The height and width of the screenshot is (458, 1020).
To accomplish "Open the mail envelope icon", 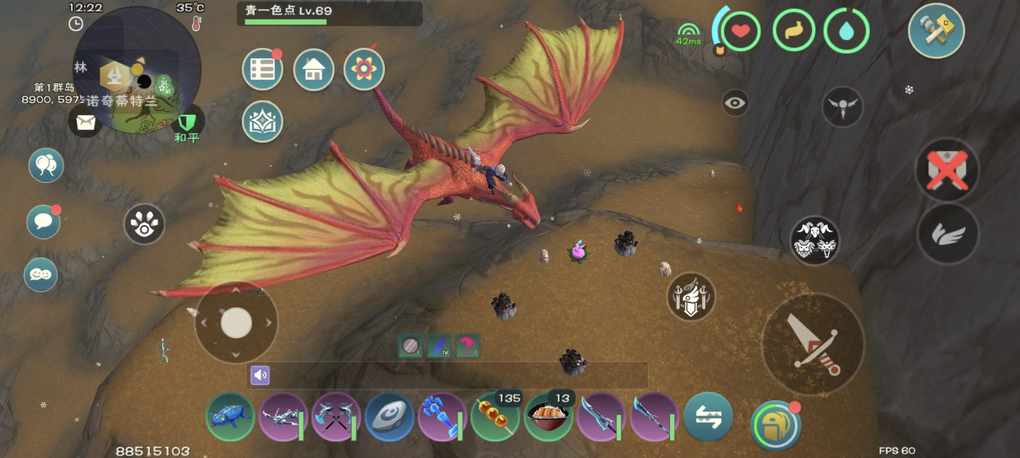I will [85, 122].
